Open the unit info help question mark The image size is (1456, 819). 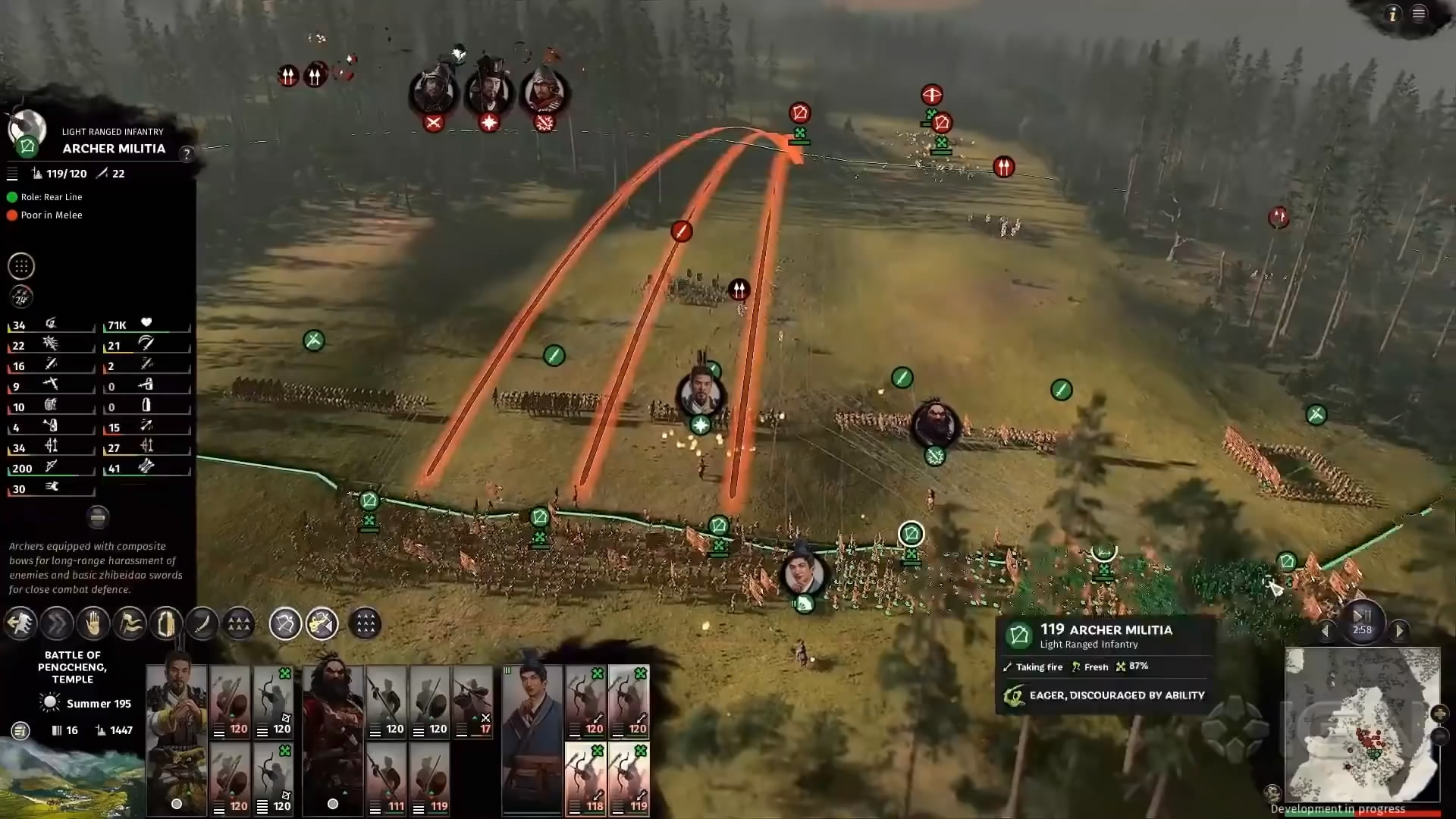pyautogui.click(x=187, y=154)
